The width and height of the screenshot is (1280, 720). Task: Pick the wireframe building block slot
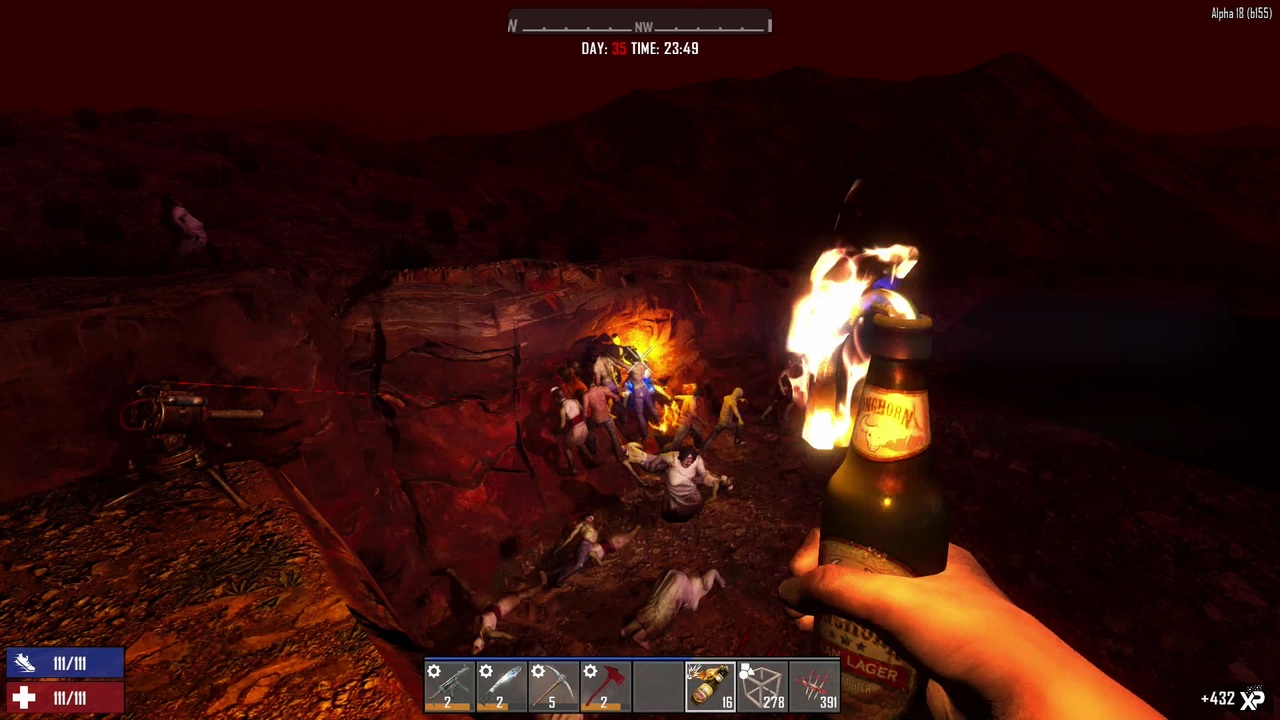tap(762, 687)
